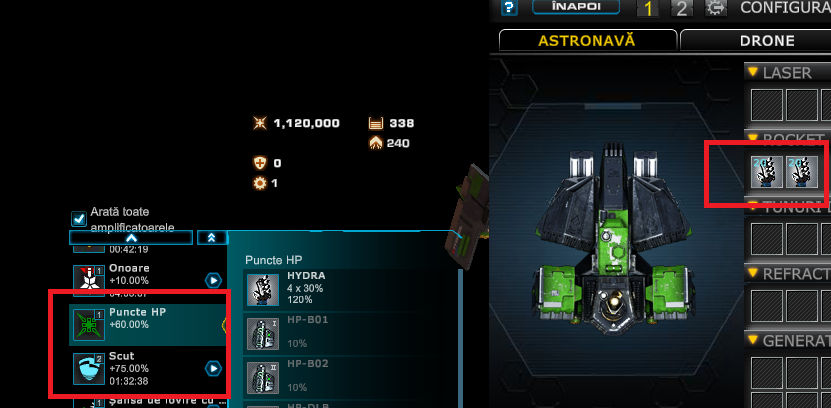Click the gear icon beside the configuration numbers
Viewport: 831px width, 408px height.
tap(715, 9)
